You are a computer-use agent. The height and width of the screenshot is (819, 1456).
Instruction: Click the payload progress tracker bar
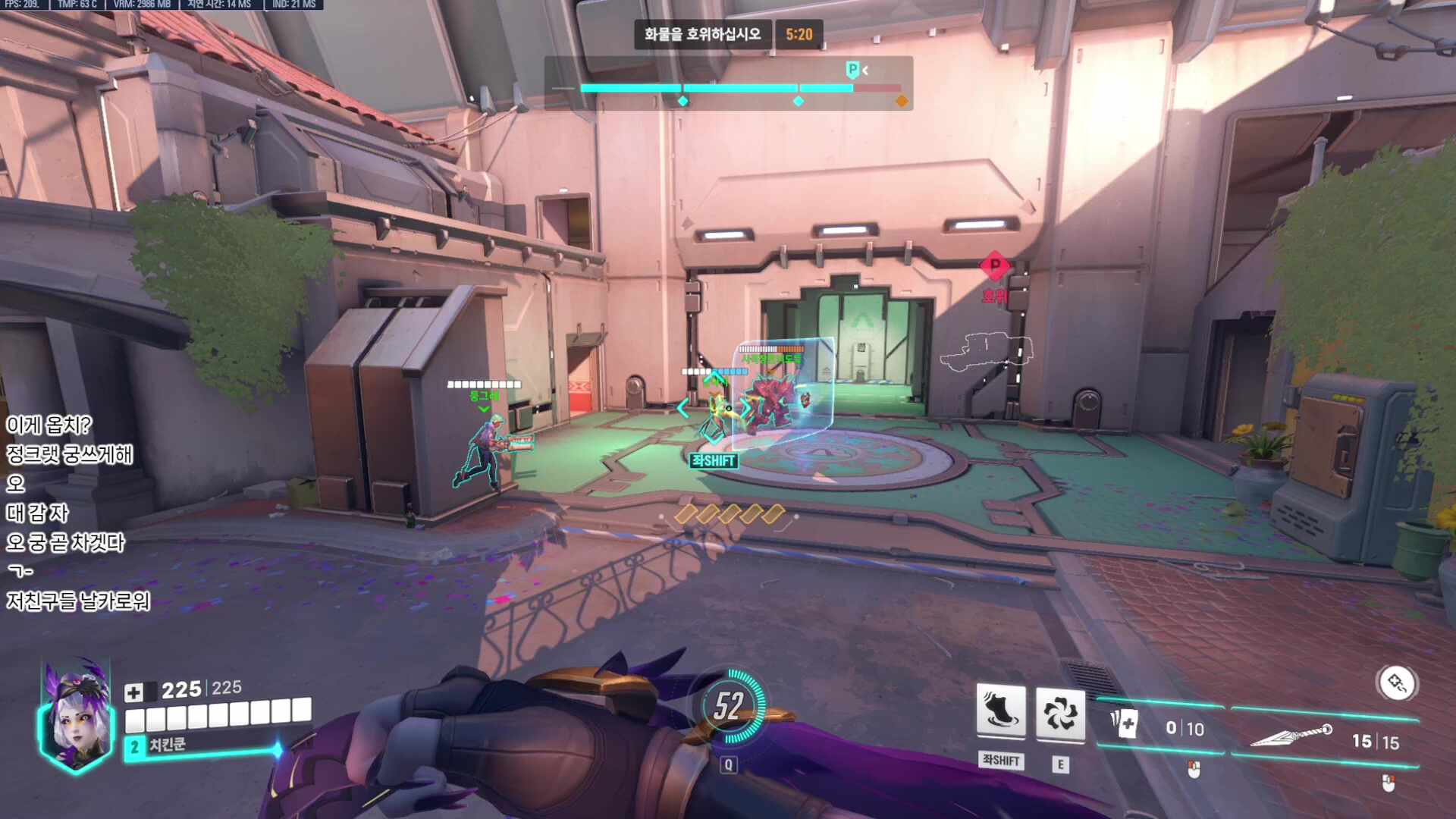pos(728,89)
